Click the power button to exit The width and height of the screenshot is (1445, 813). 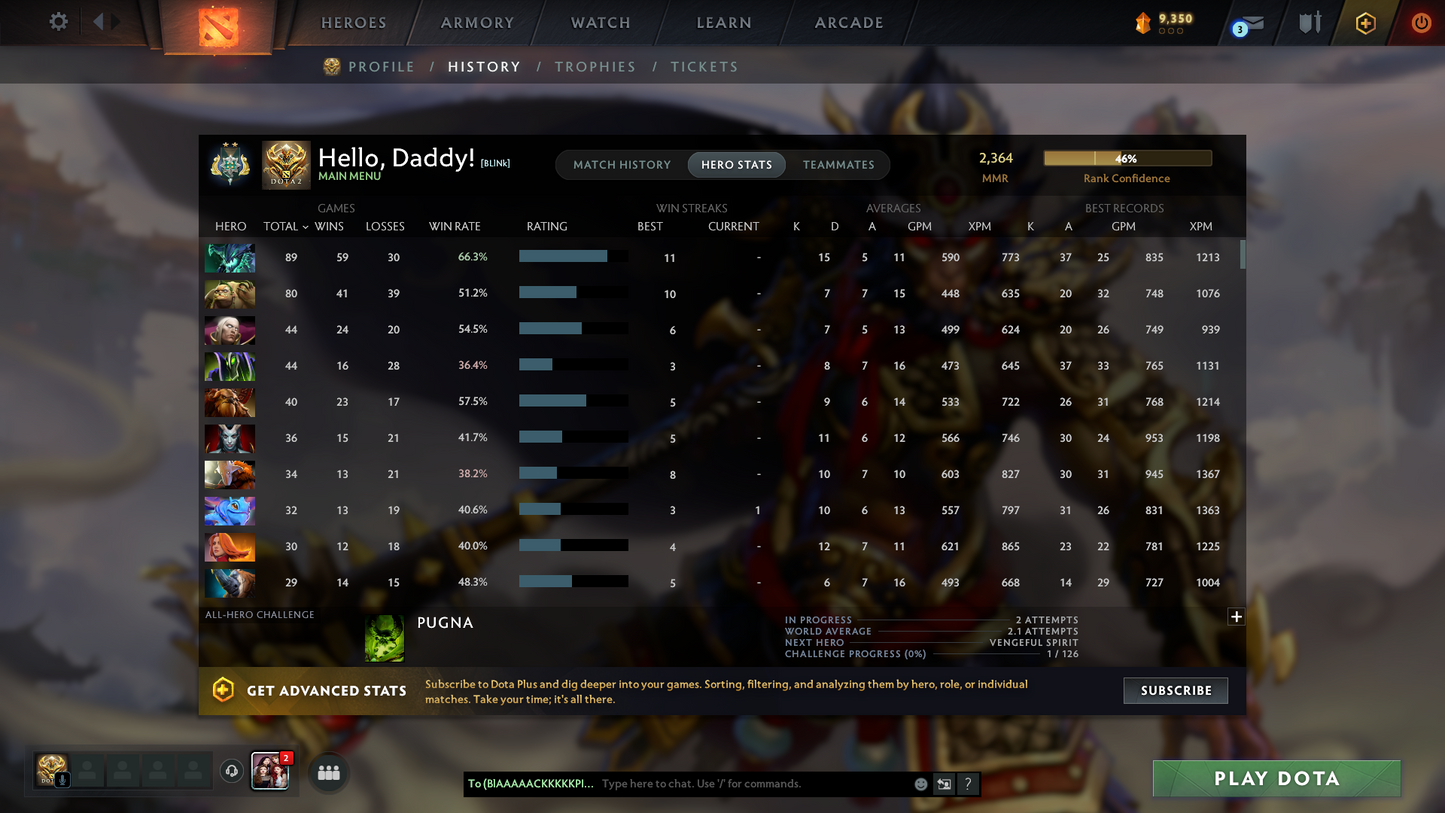[x=1421, y=22]
